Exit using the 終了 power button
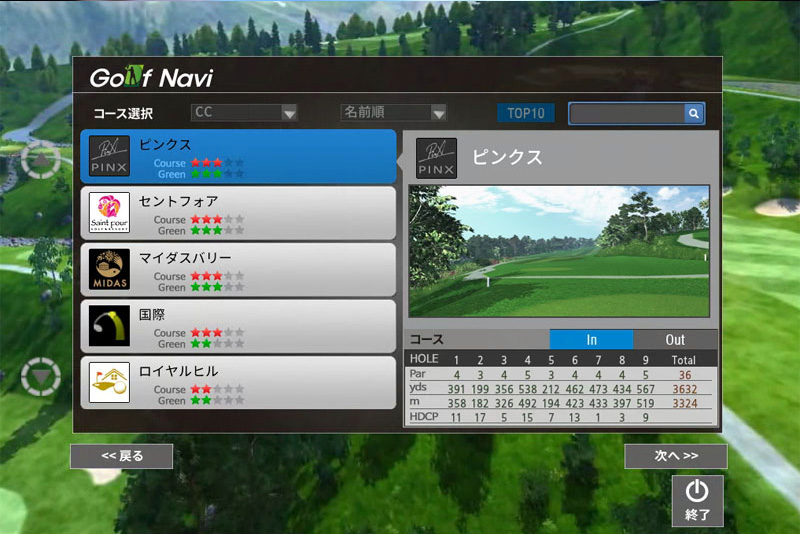Image resolution: width=800 pixels, height=534 pixels. coord(697,500)
